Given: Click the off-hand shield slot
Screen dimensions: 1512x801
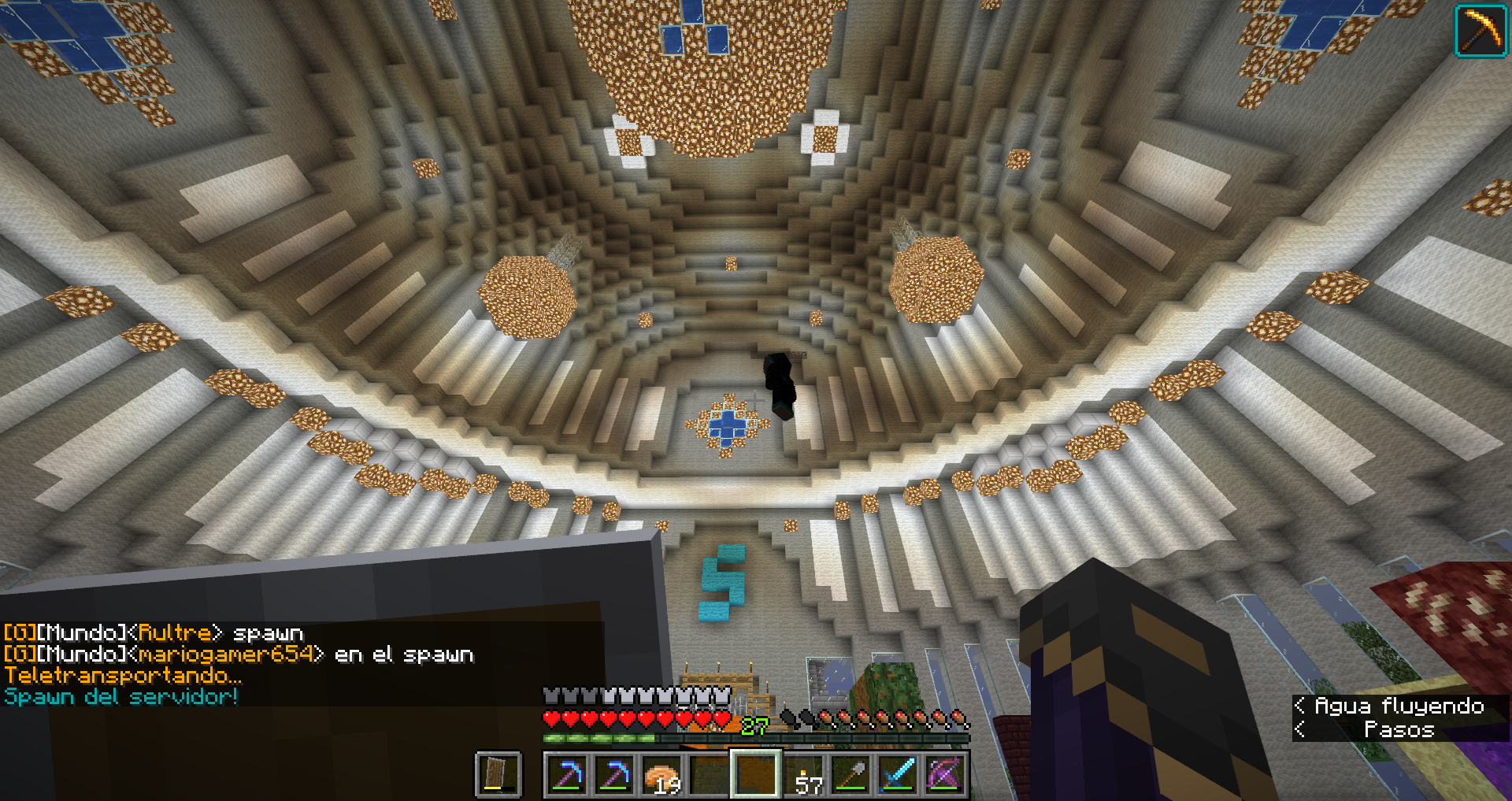Looking at the screenshot, I should (498, 775).
